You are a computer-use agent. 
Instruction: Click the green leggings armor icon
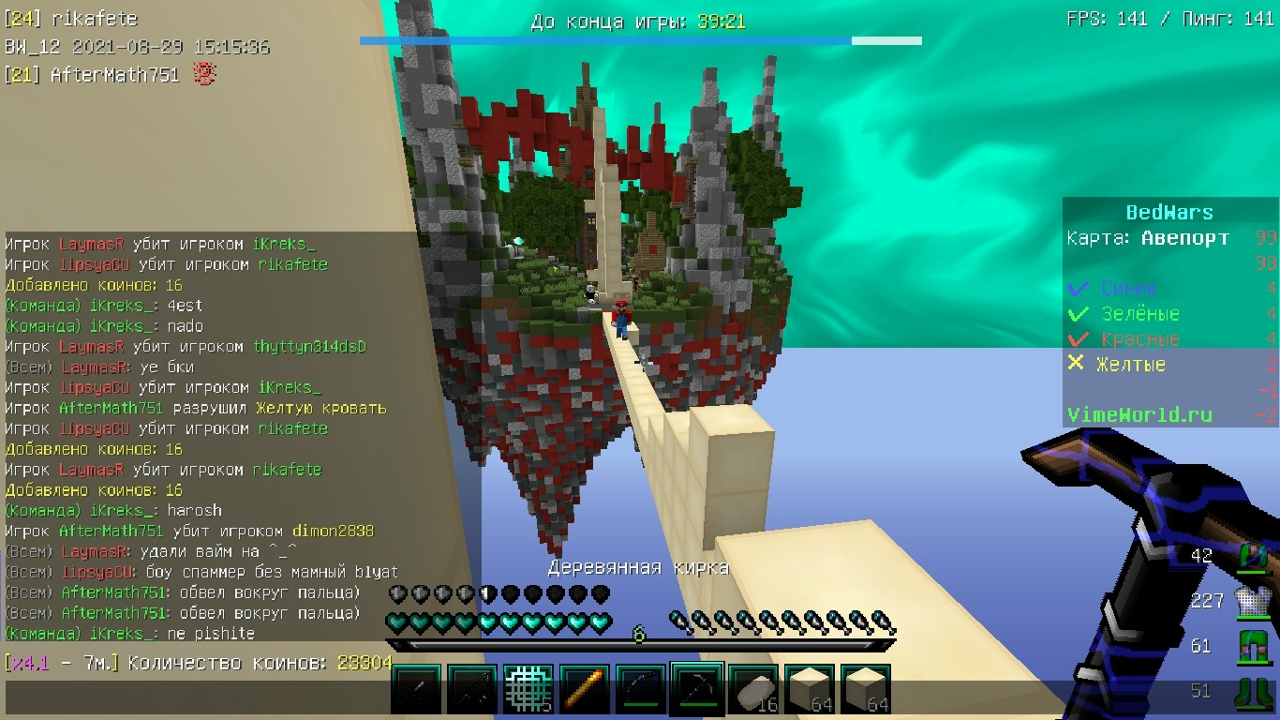click(1251, 646)
